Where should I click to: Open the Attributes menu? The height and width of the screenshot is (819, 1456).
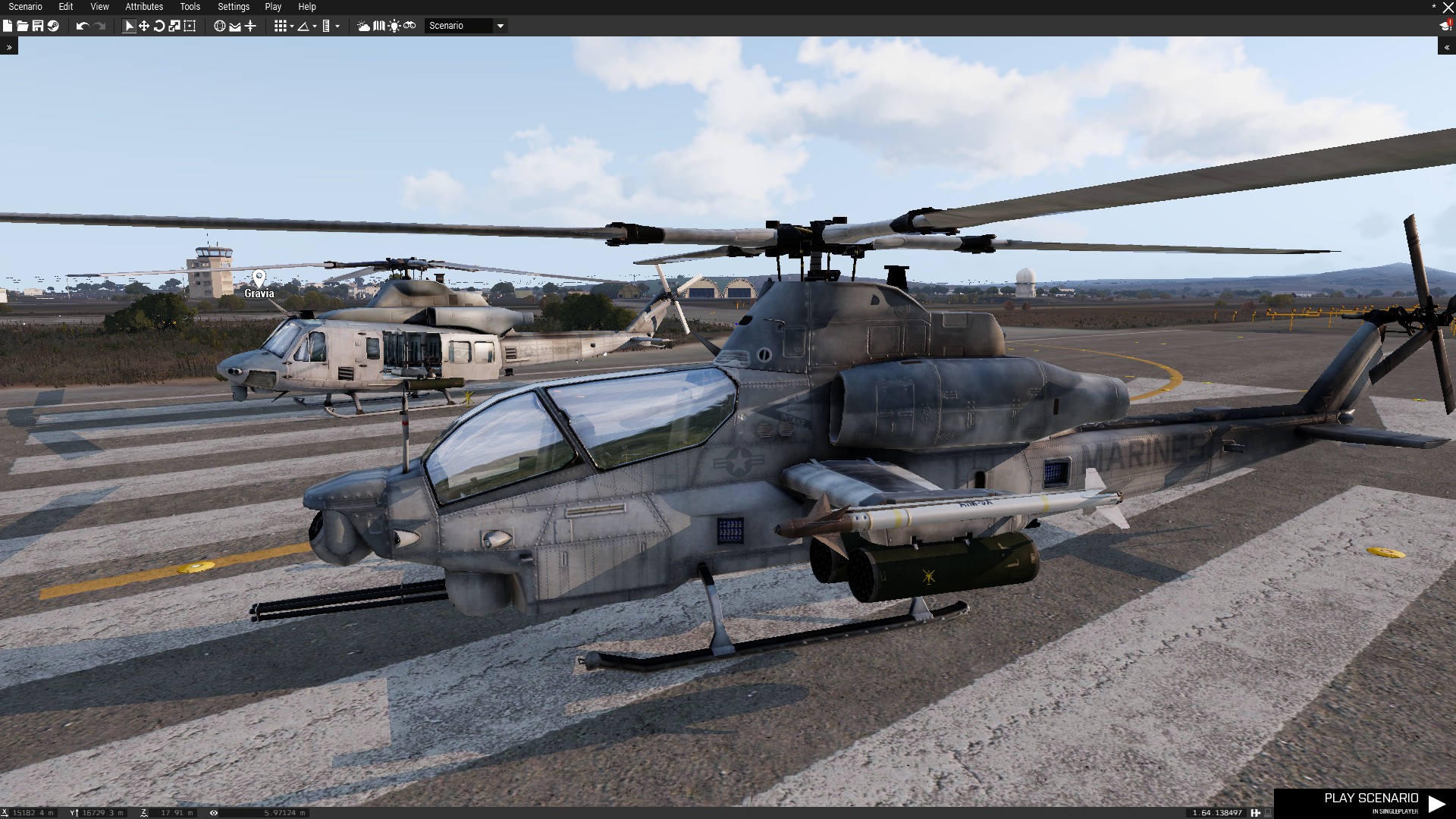(x=144, y=7)
